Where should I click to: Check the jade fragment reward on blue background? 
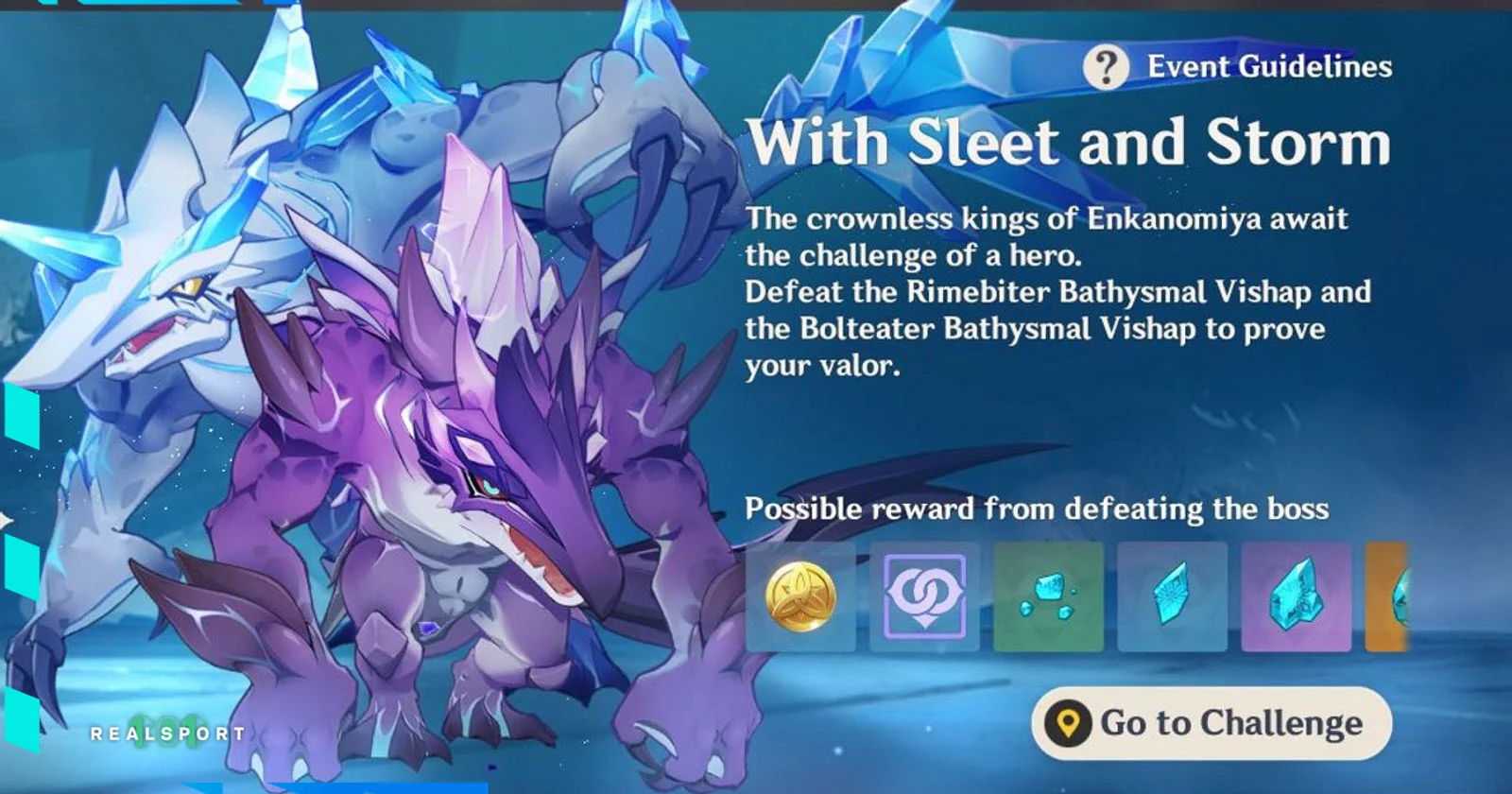[x=1172, y=596]
